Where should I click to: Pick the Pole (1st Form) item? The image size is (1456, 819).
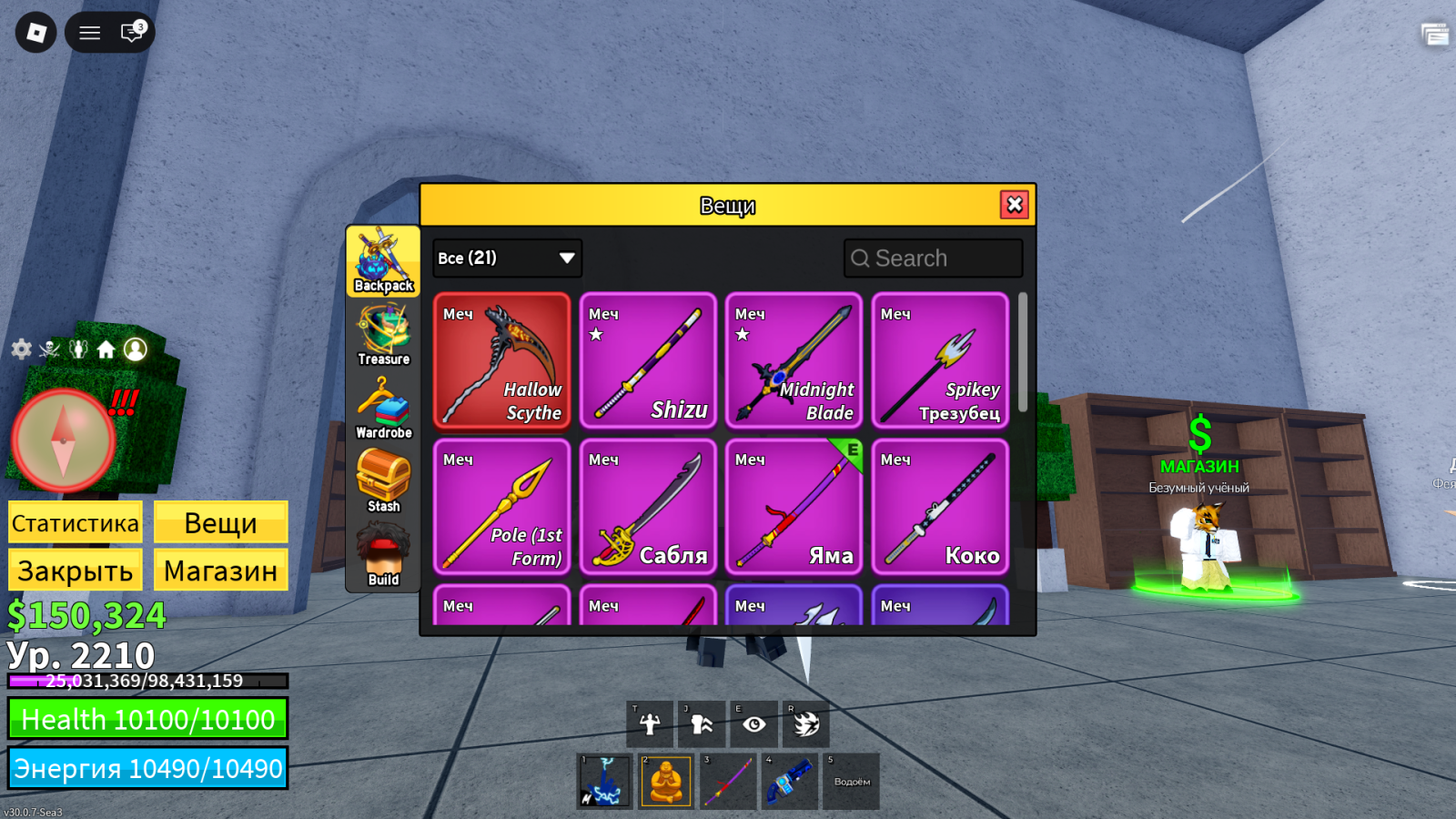[x=502, y=507]
